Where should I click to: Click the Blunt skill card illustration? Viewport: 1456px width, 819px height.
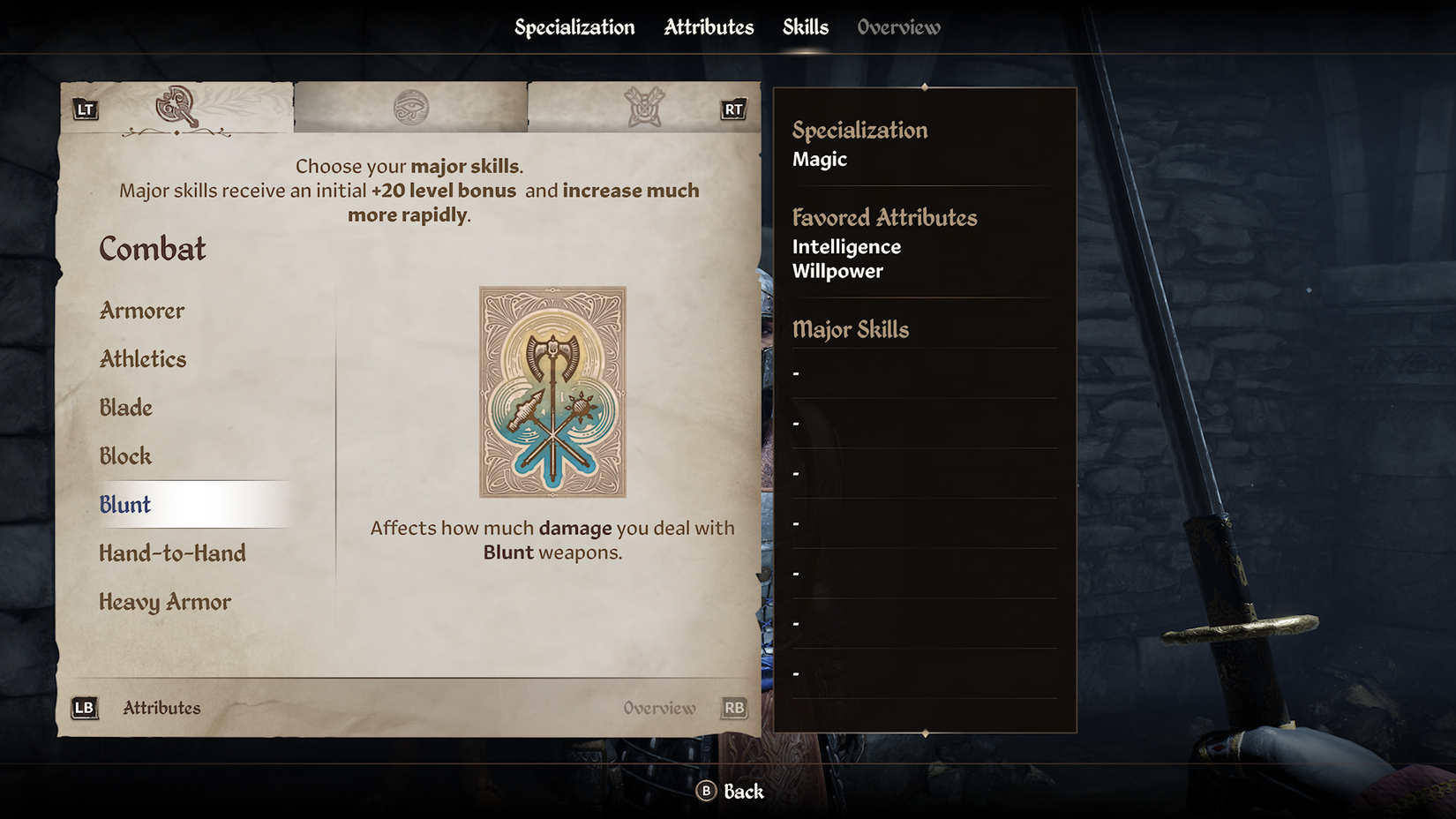pos(552,392)
